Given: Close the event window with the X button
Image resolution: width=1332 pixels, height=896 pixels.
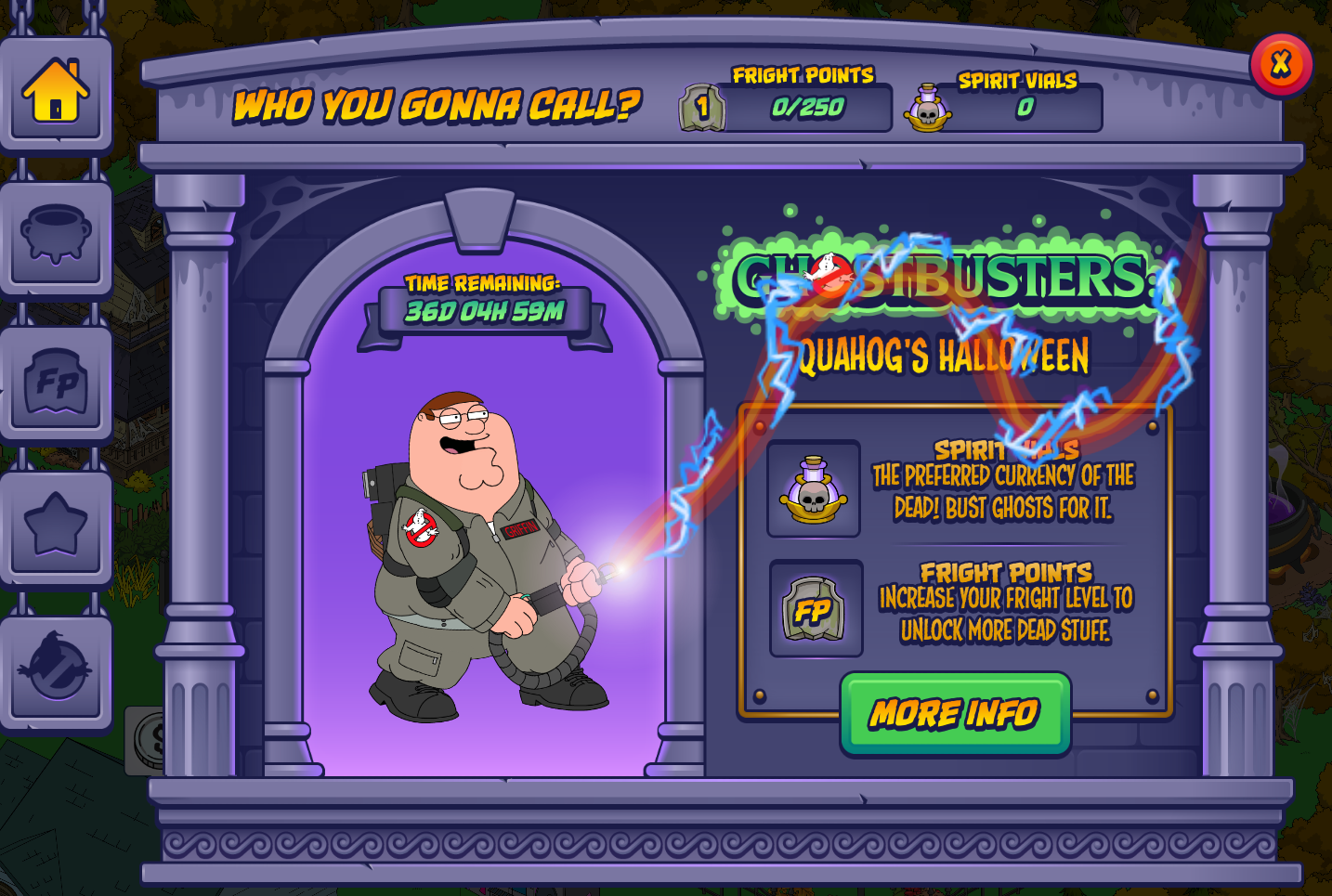Looking at the screenshot, I should tap(1281, 64).
